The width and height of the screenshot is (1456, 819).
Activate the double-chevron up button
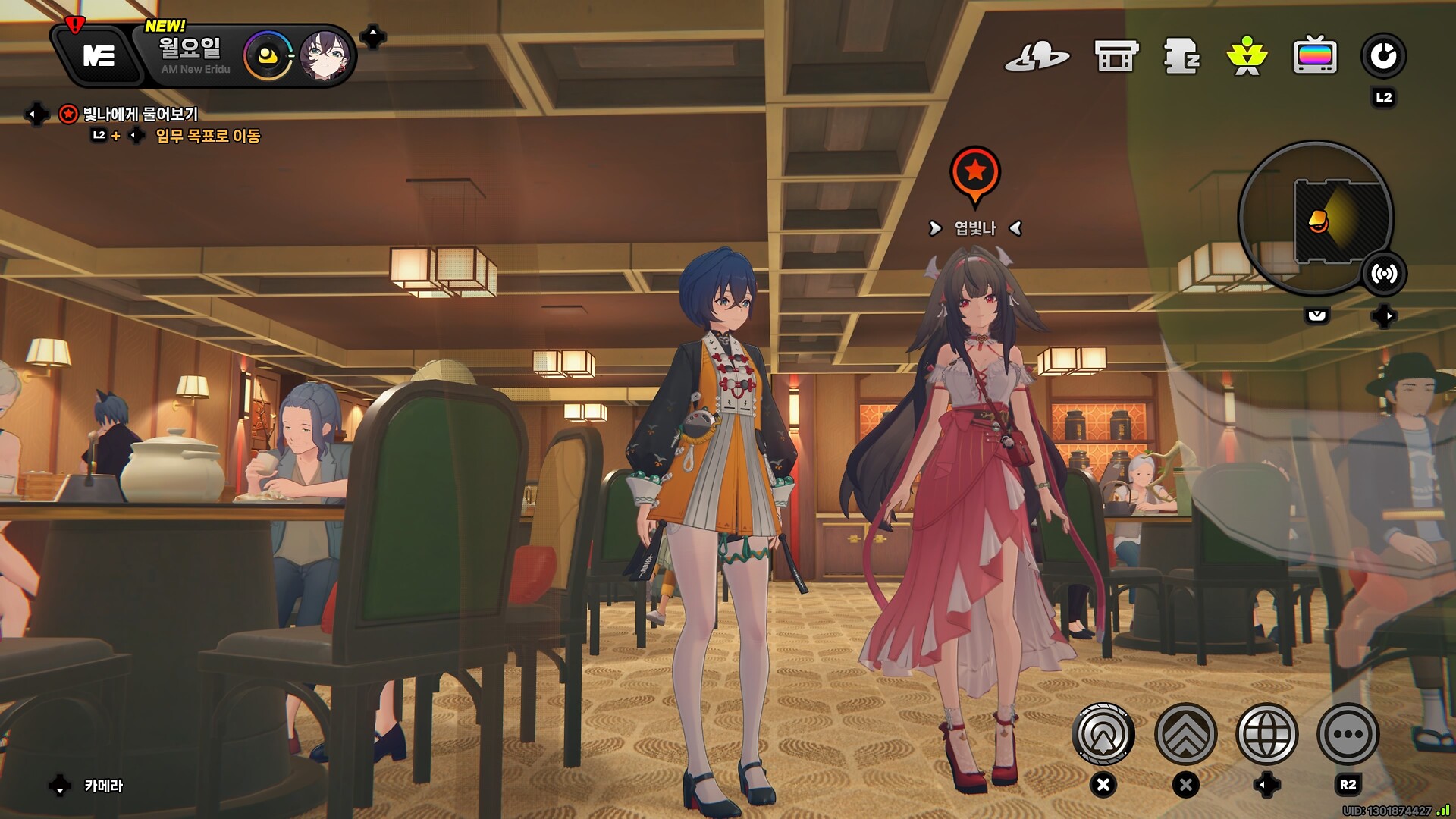[x=1185, y=734]
